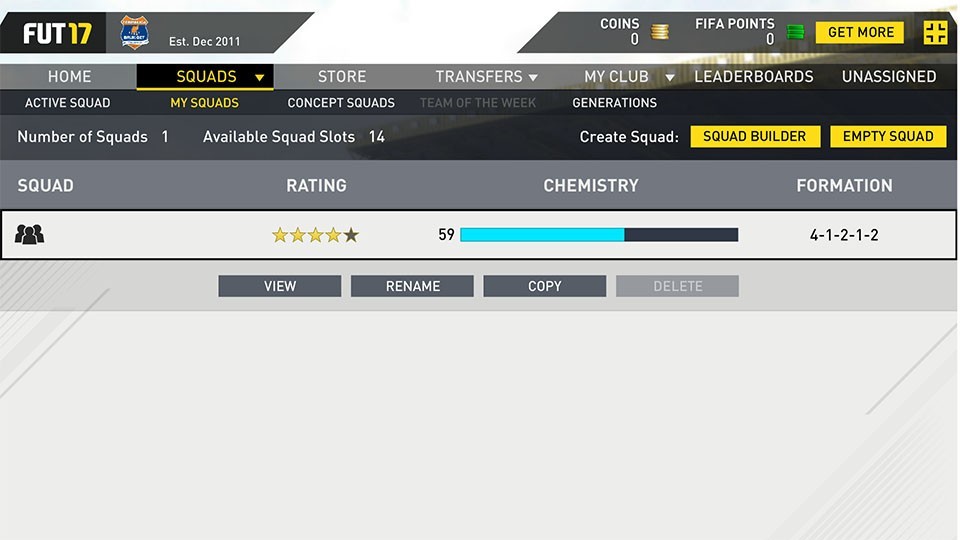Open the Unassigned tab
Viewport: 960px width, 540px height.
tap(888, 77)
